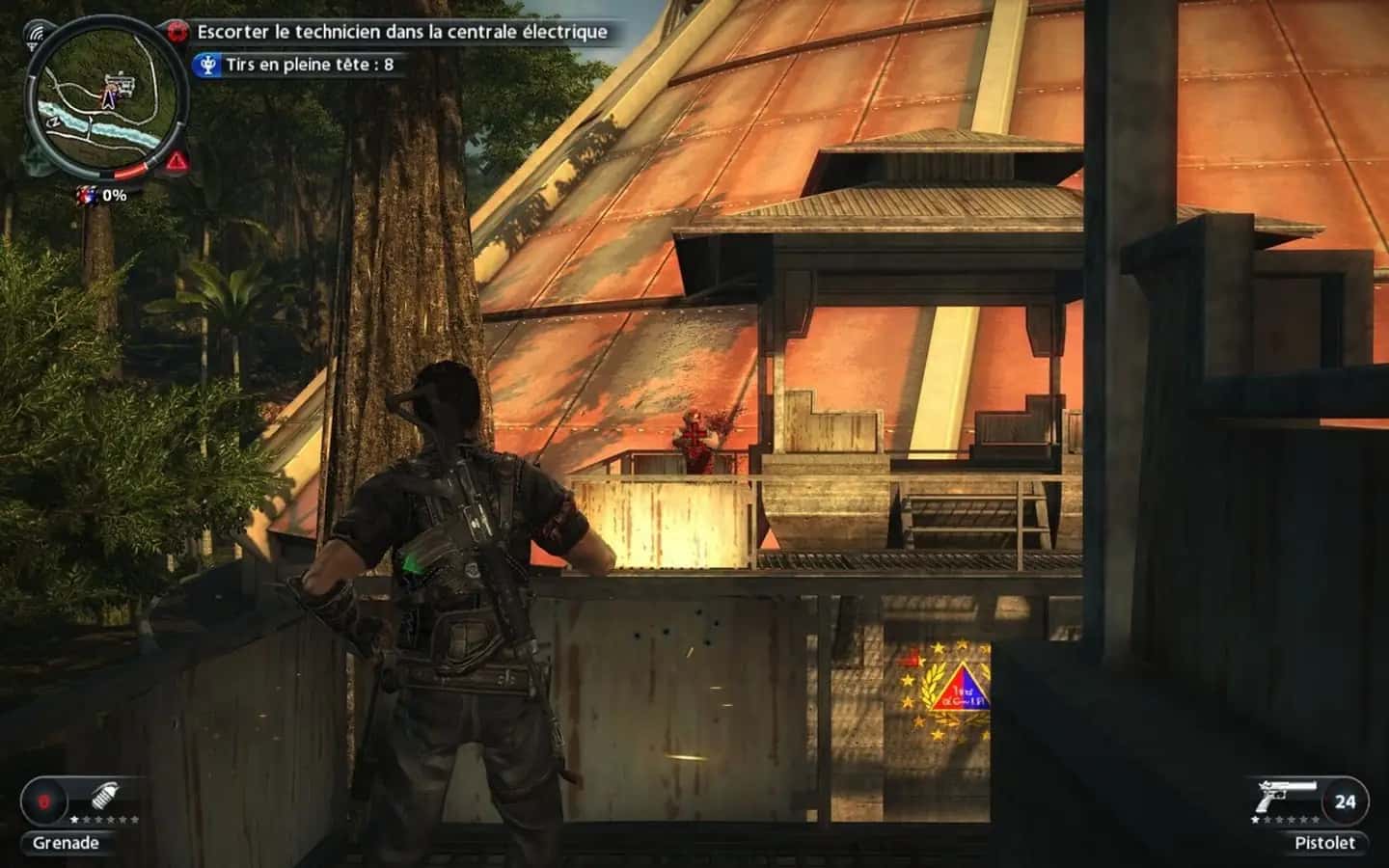This screenshot has height=868, width=1389.
Task: Click the red heat warning triangle
Action: pos(177,161)
